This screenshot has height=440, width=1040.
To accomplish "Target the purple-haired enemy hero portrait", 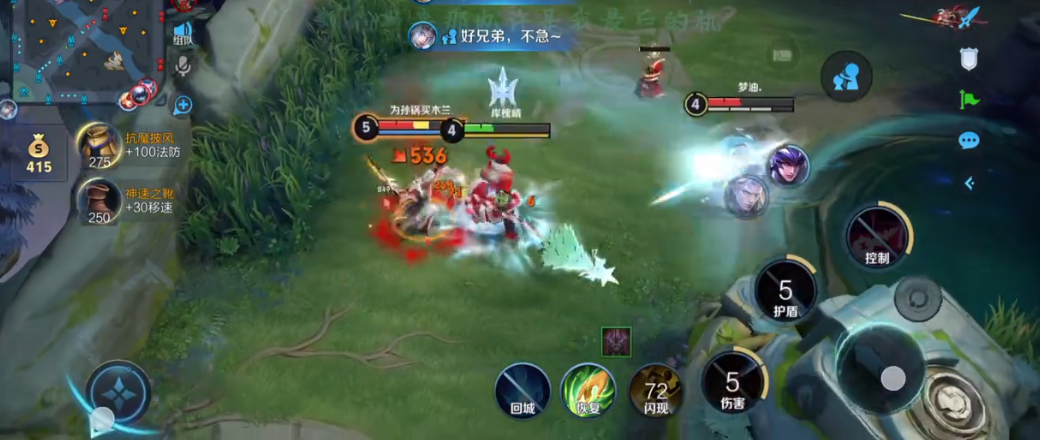I will (x=787, y=165).
